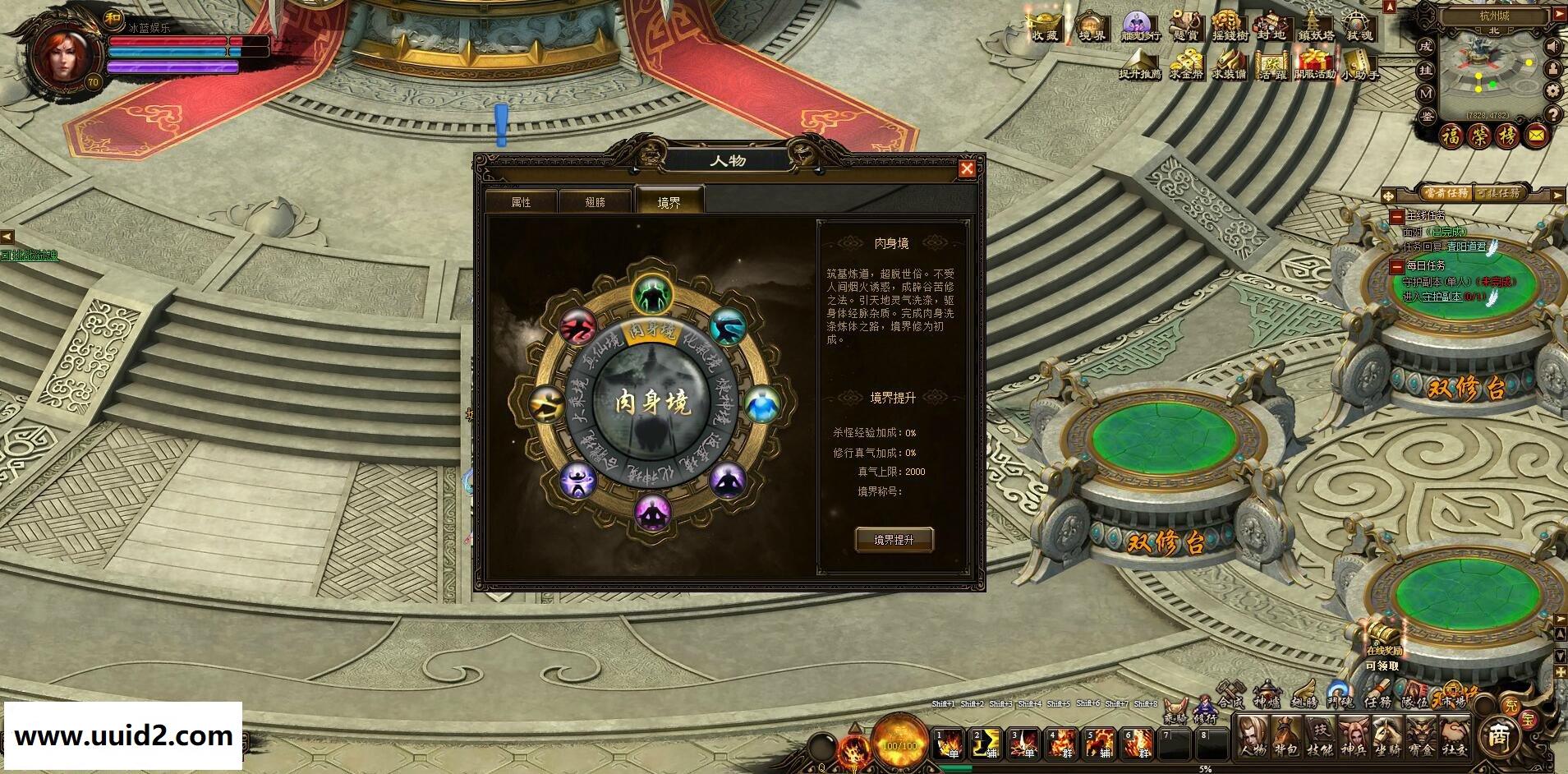1568x774 pixels.
Task: Click the 境界提升 realm upgrade button
Action: (x=894, y=540)
